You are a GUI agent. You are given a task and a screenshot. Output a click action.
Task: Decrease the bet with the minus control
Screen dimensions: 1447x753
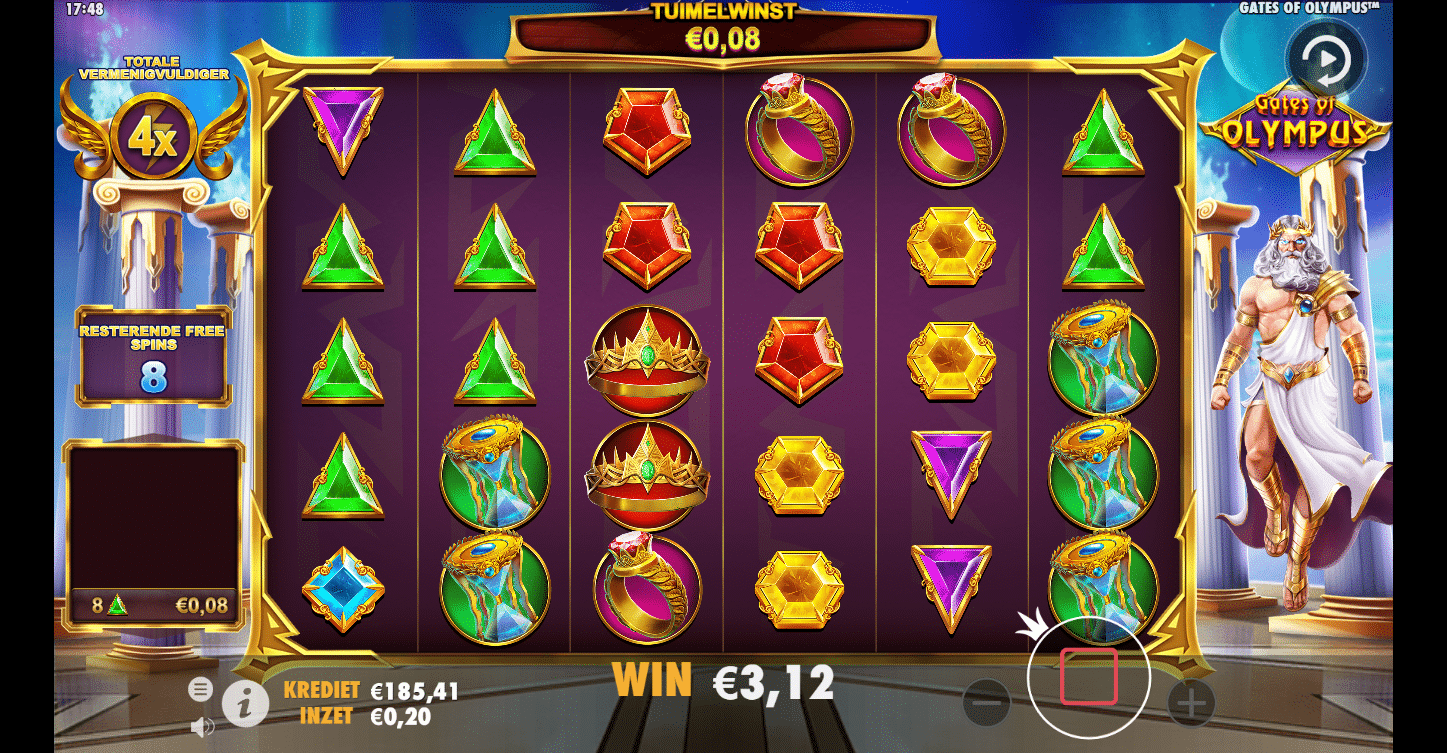(989, 703)
